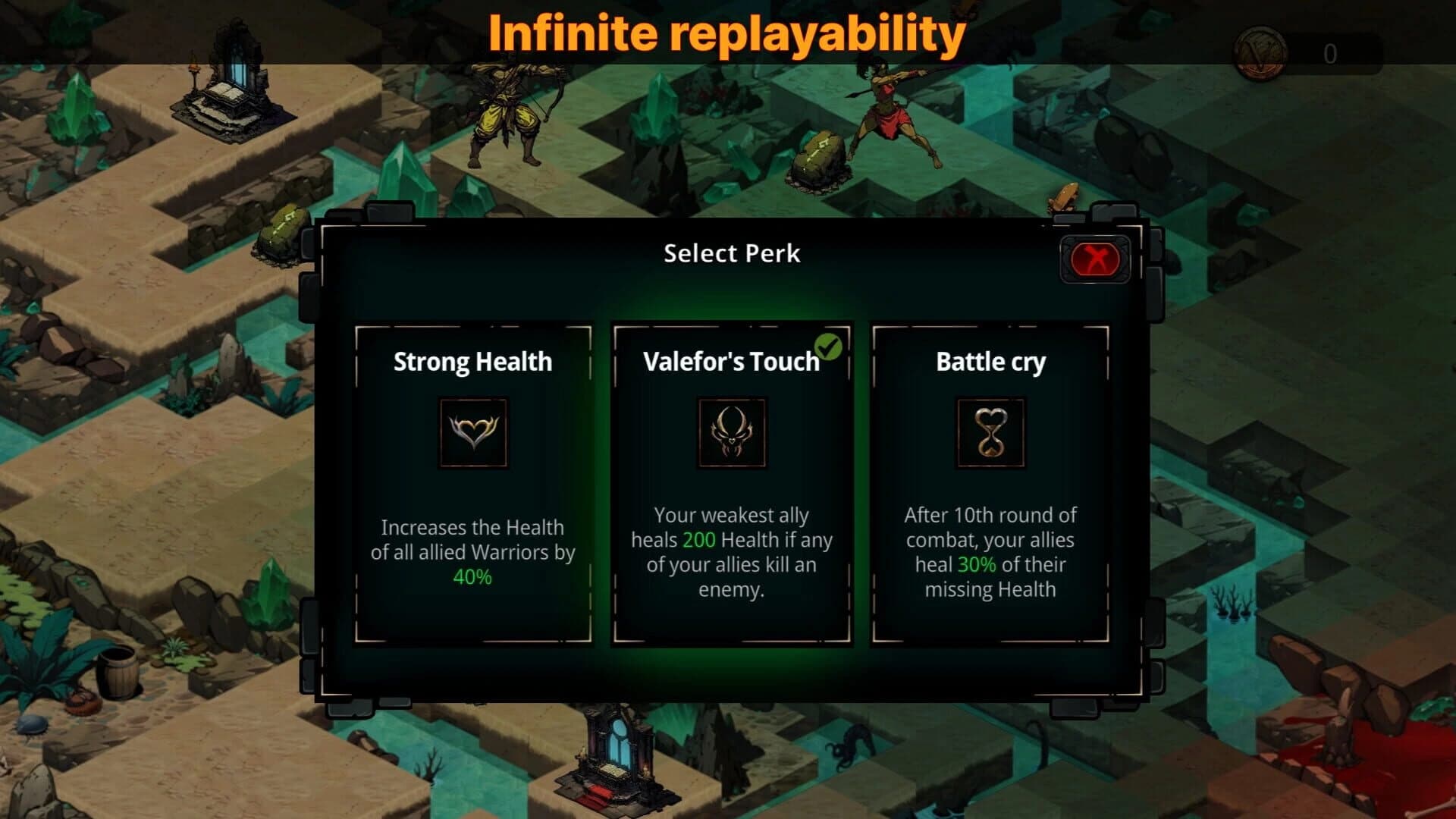Image resolution: width=1456 pixels, height=819 pixels.
Task: Click the Select Perk dialog title
Action: (x=730, y=253)
